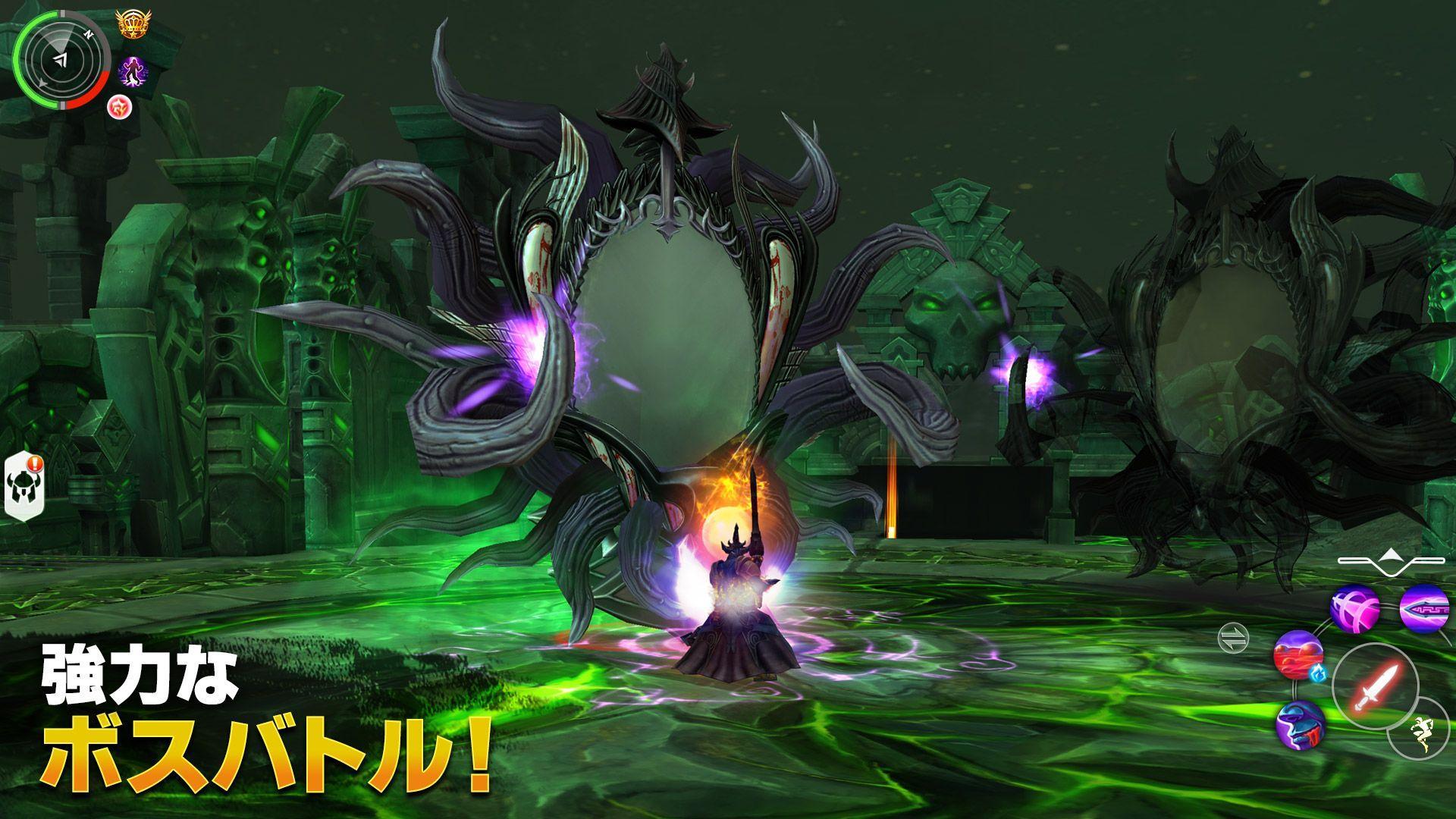1456x819 pixels.
Task: Tap the blue flame badge on the potion skill
Action: [1318, 673]
